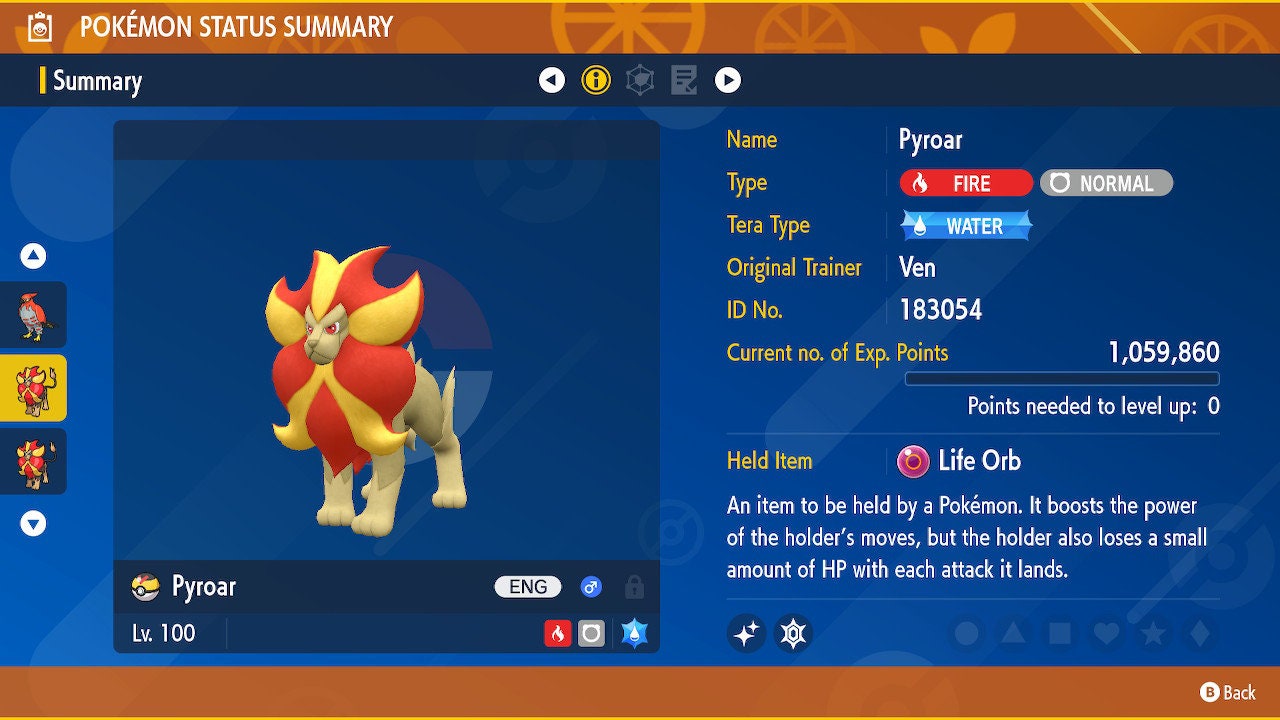Image resolution: width=1280 pixels, height=720 pixels.
Task: Toggle the lock icon near the language tag
Action: pyautogui.click(x=633, y=587)
